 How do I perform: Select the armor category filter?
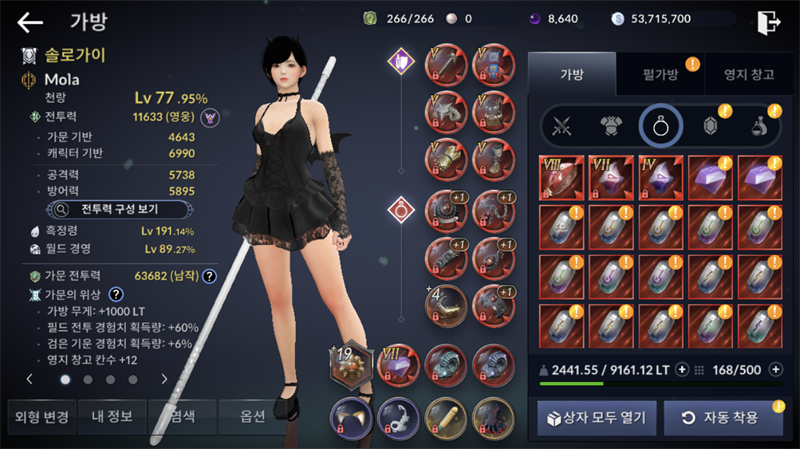pos(611,126)
